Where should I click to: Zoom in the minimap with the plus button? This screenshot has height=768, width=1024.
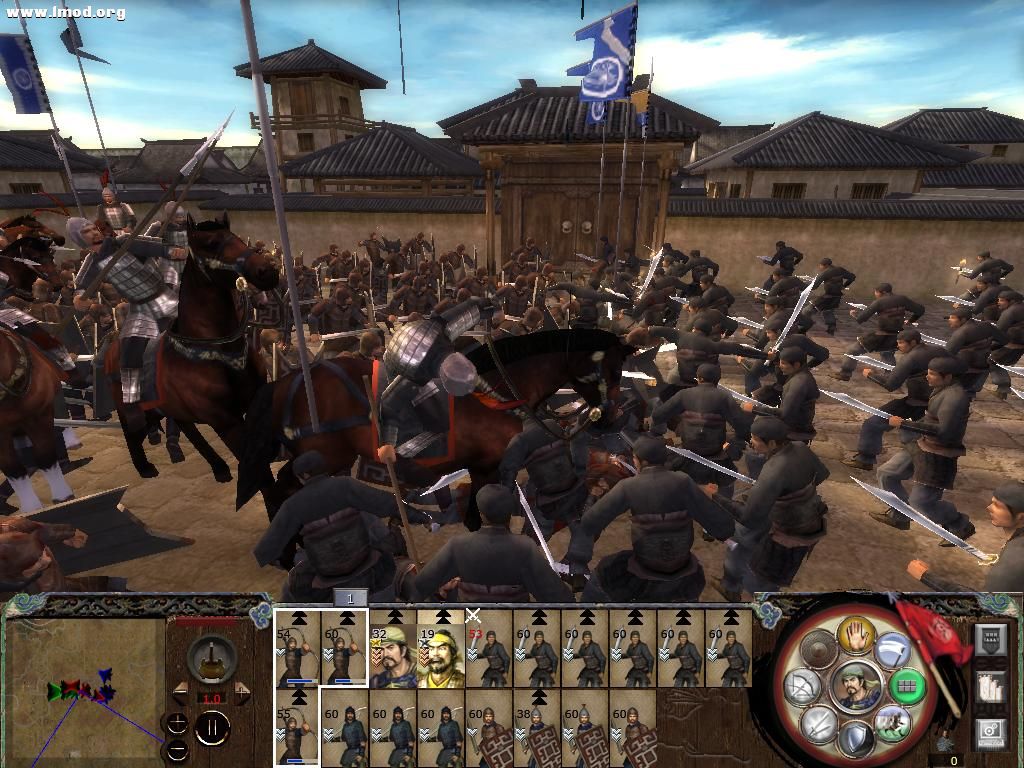177,723
